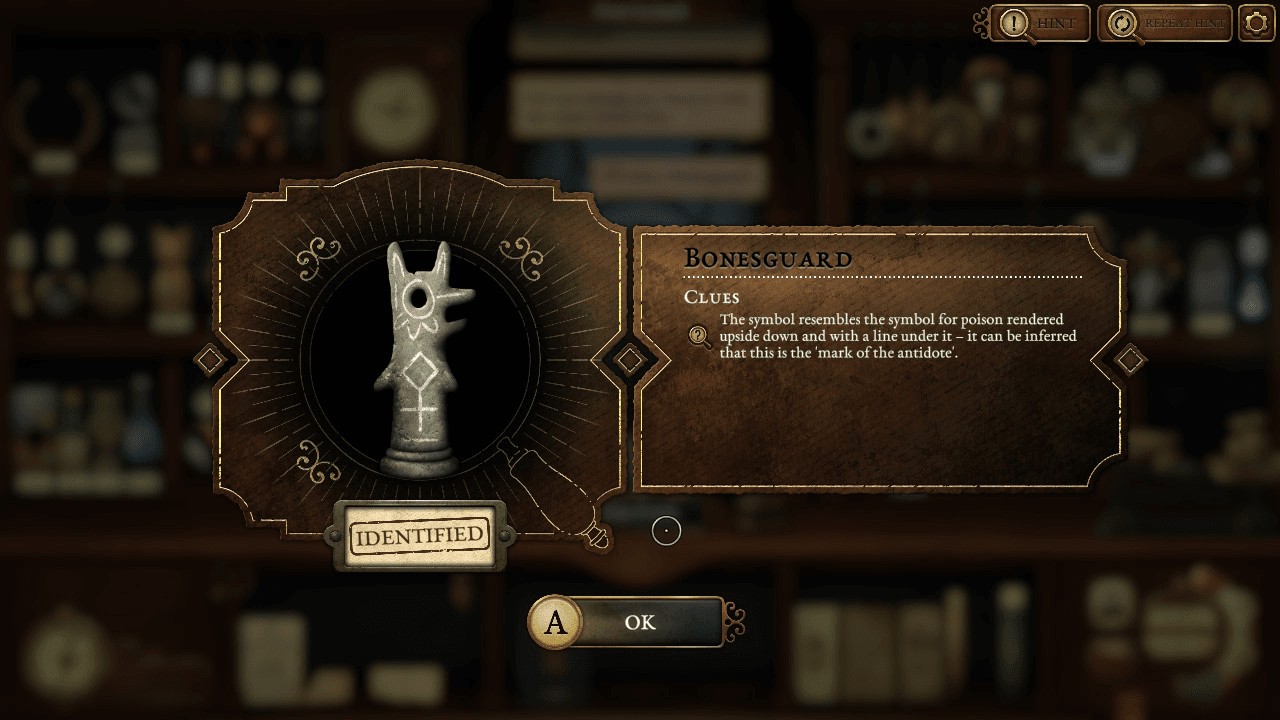Request a hint with the Hint button

[x=1040, y=24]
